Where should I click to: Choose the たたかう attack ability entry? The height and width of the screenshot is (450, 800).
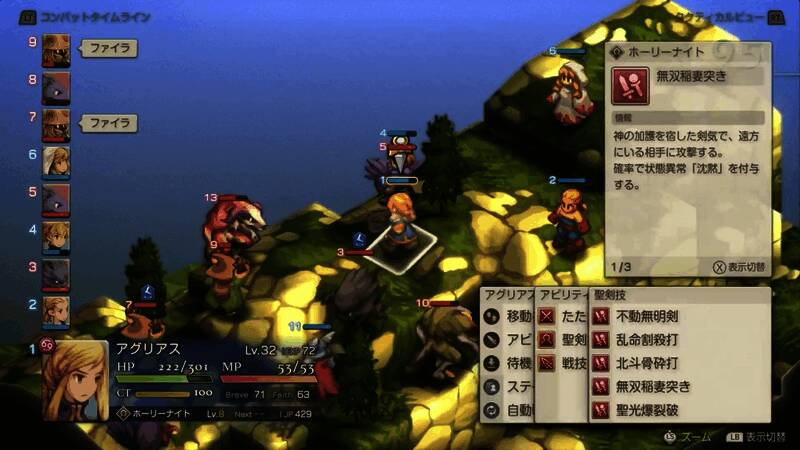coord(563,316)
